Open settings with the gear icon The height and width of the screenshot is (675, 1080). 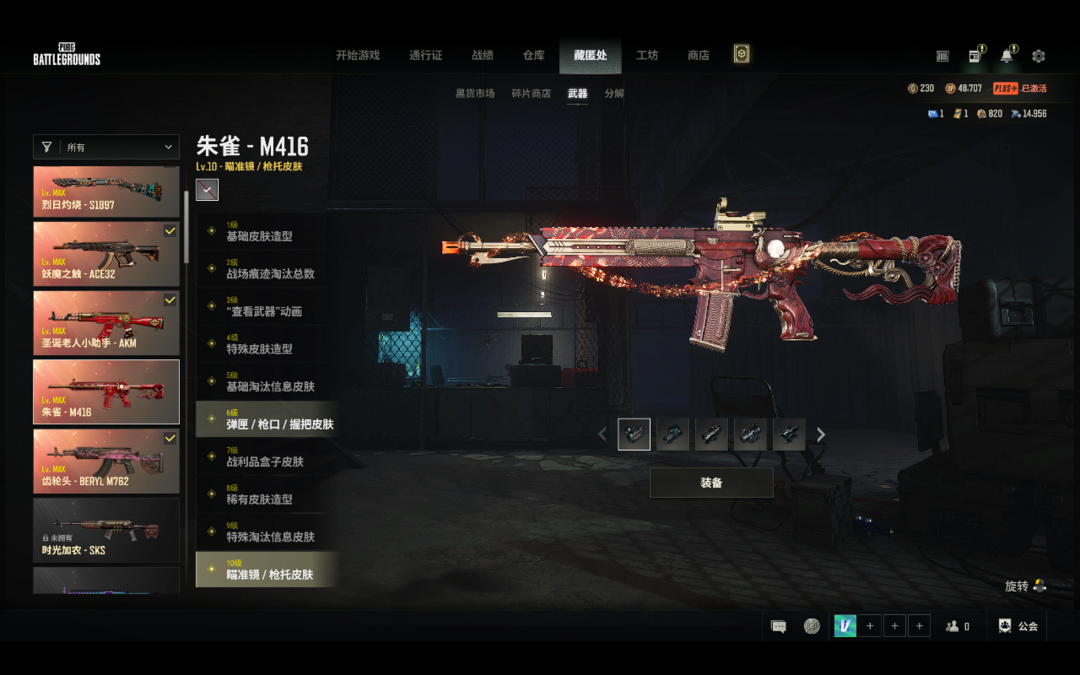[x=1038, y=56]
